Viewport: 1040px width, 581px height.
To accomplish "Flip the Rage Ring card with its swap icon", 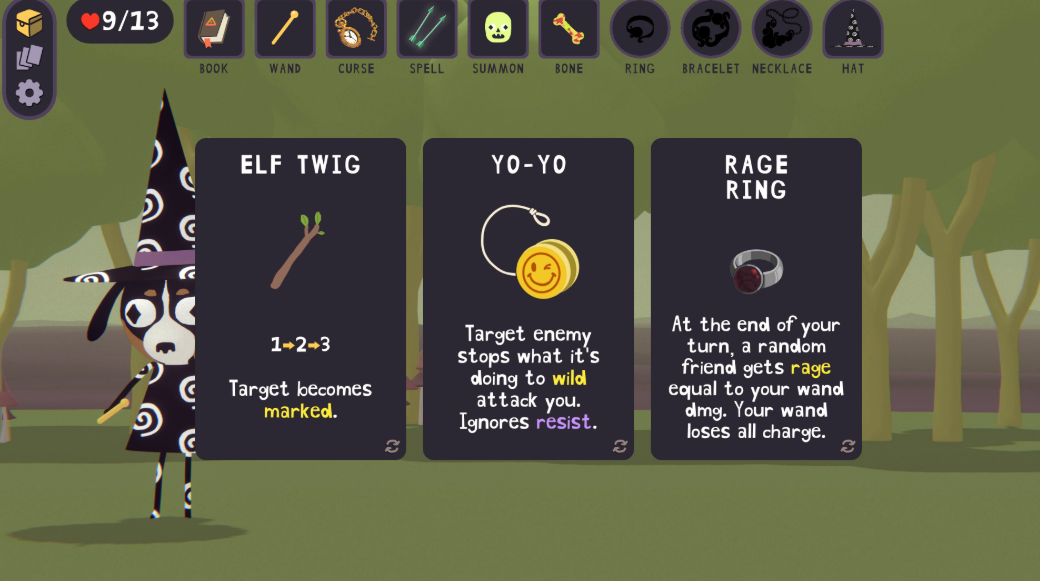I will pos(848,446).
